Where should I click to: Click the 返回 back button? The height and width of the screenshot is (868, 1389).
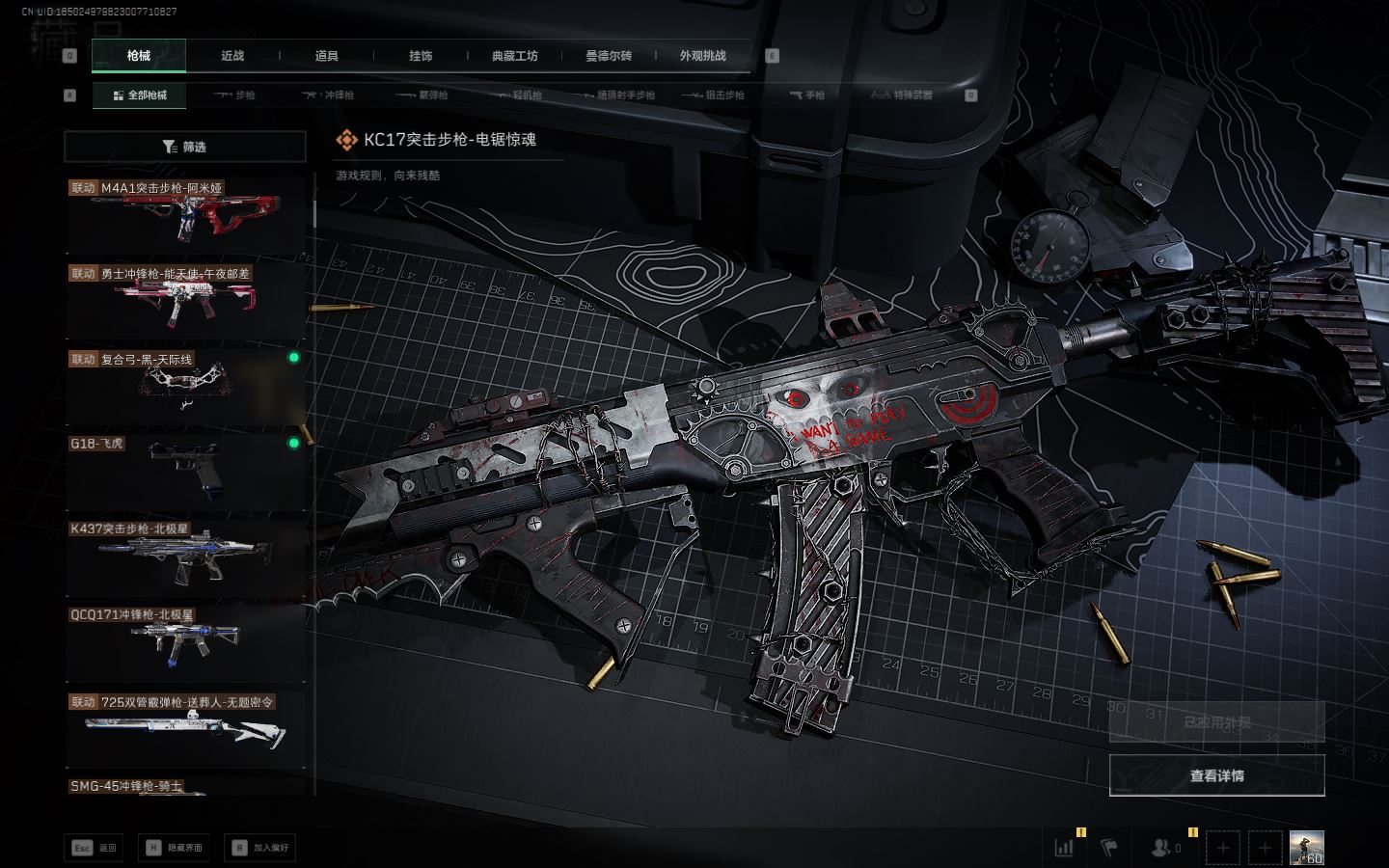tap(95, 848)
